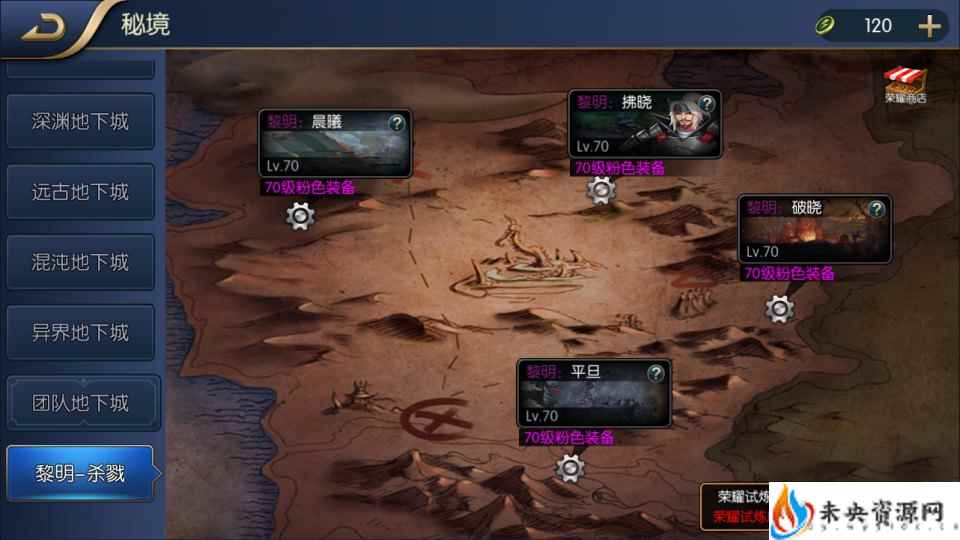Select the 黎明-杀戮 tab
The image size is (960, 540).
80,473
